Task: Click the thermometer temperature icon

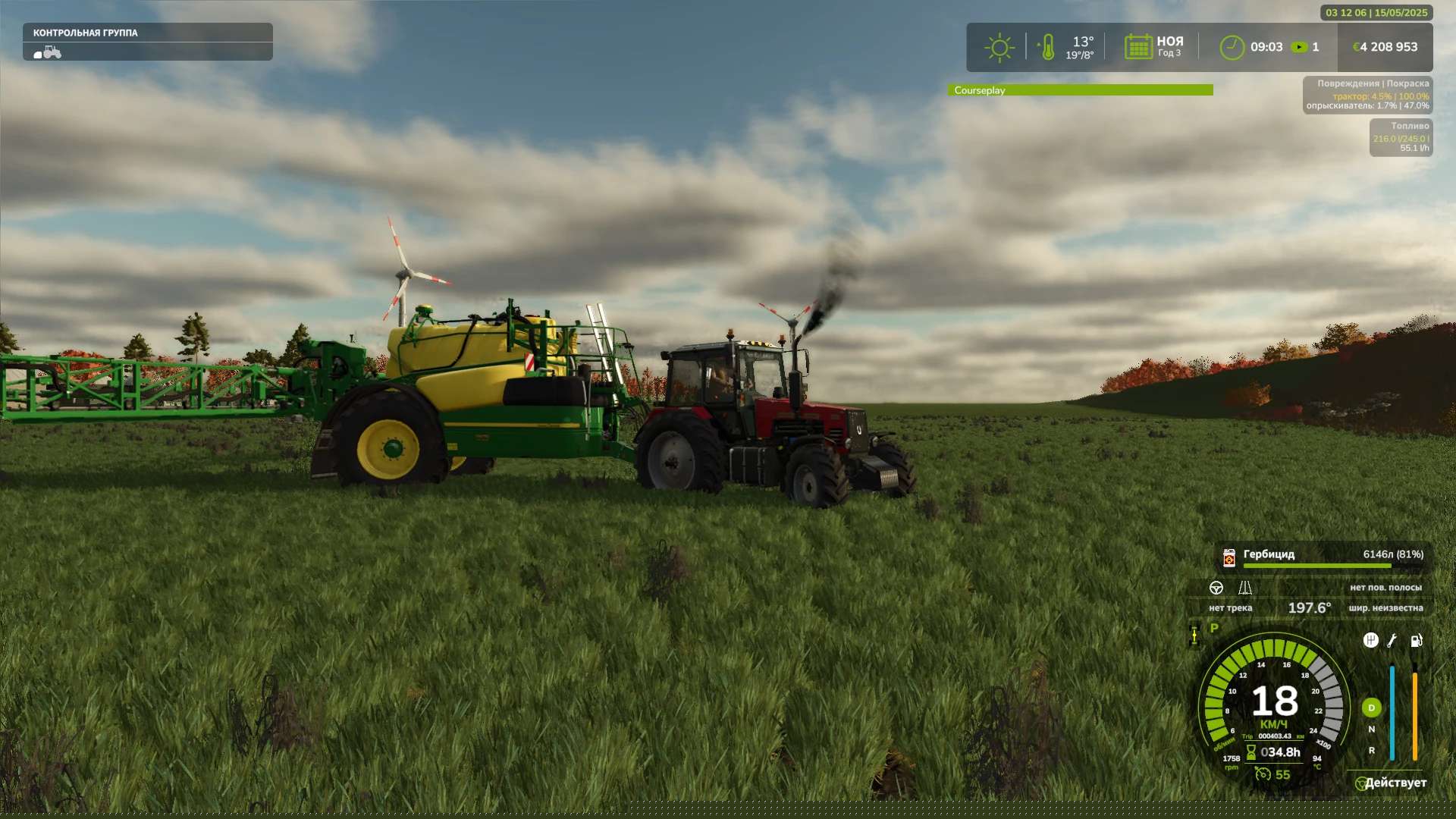Action: click(1049, 47)
